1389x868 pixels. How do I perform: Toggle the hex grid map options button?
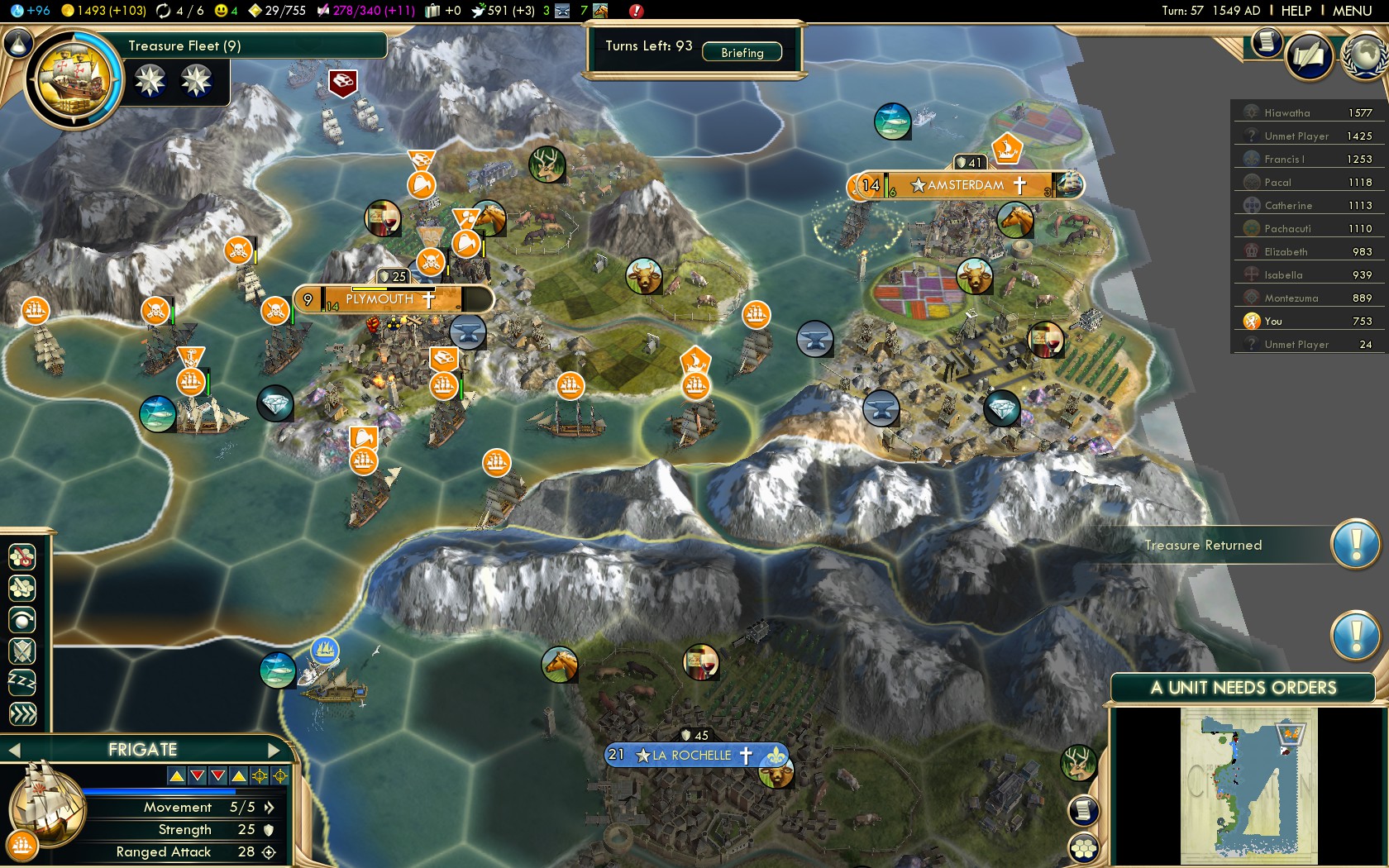(1083, 847)
